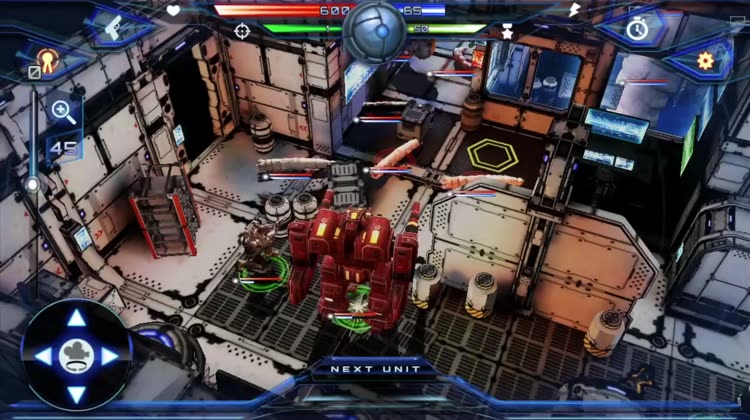
Task: Click the magnifier zoom-in button
Action: point(62,112)
